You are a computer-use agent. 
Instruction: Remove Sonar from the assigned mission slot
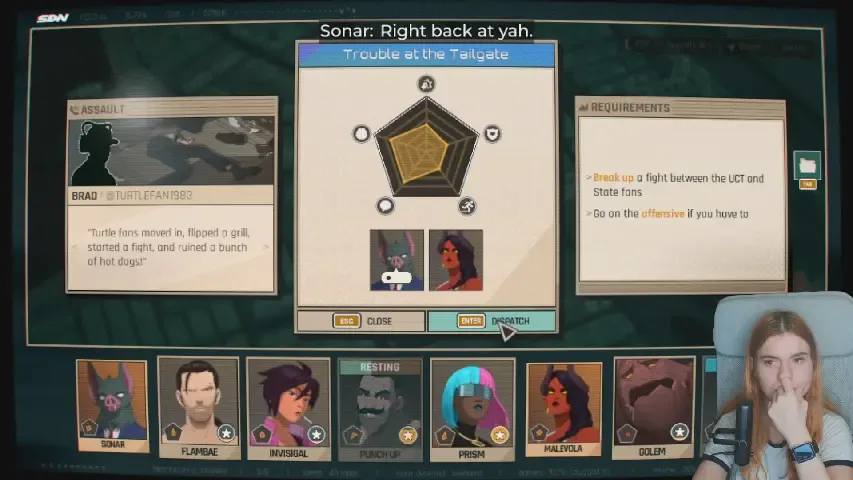(x=397, y=260)
